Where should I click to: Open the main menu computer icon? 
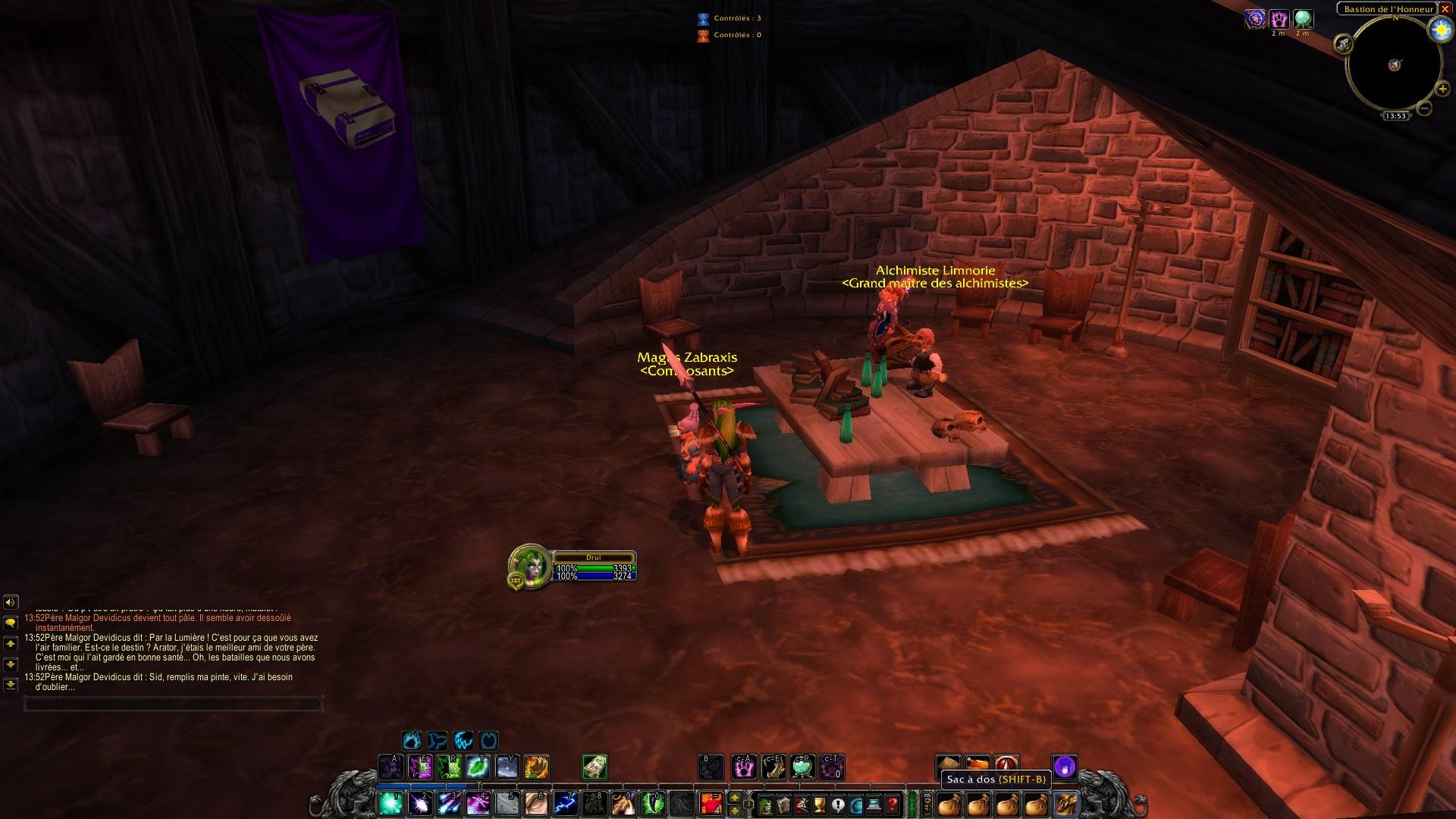point(873,804)
